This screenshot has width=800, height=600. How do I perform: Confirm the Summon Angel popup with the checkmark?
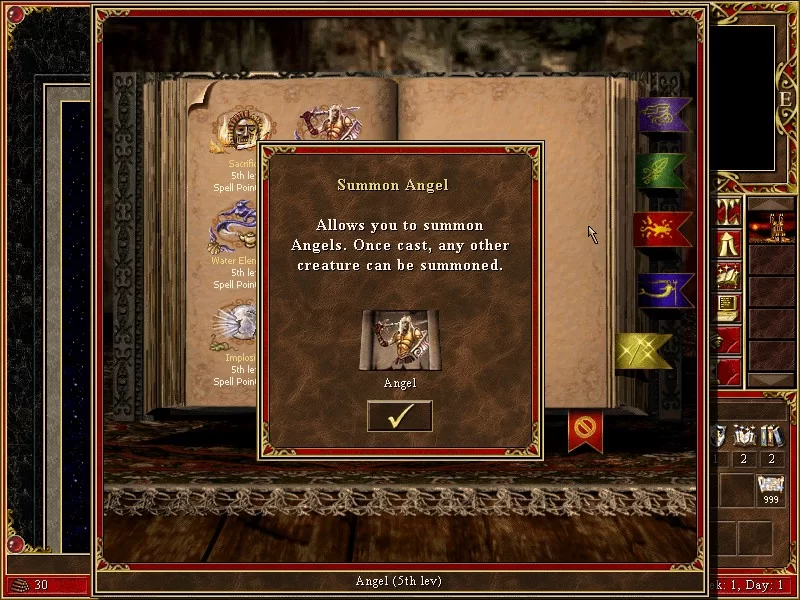point(399,416)
